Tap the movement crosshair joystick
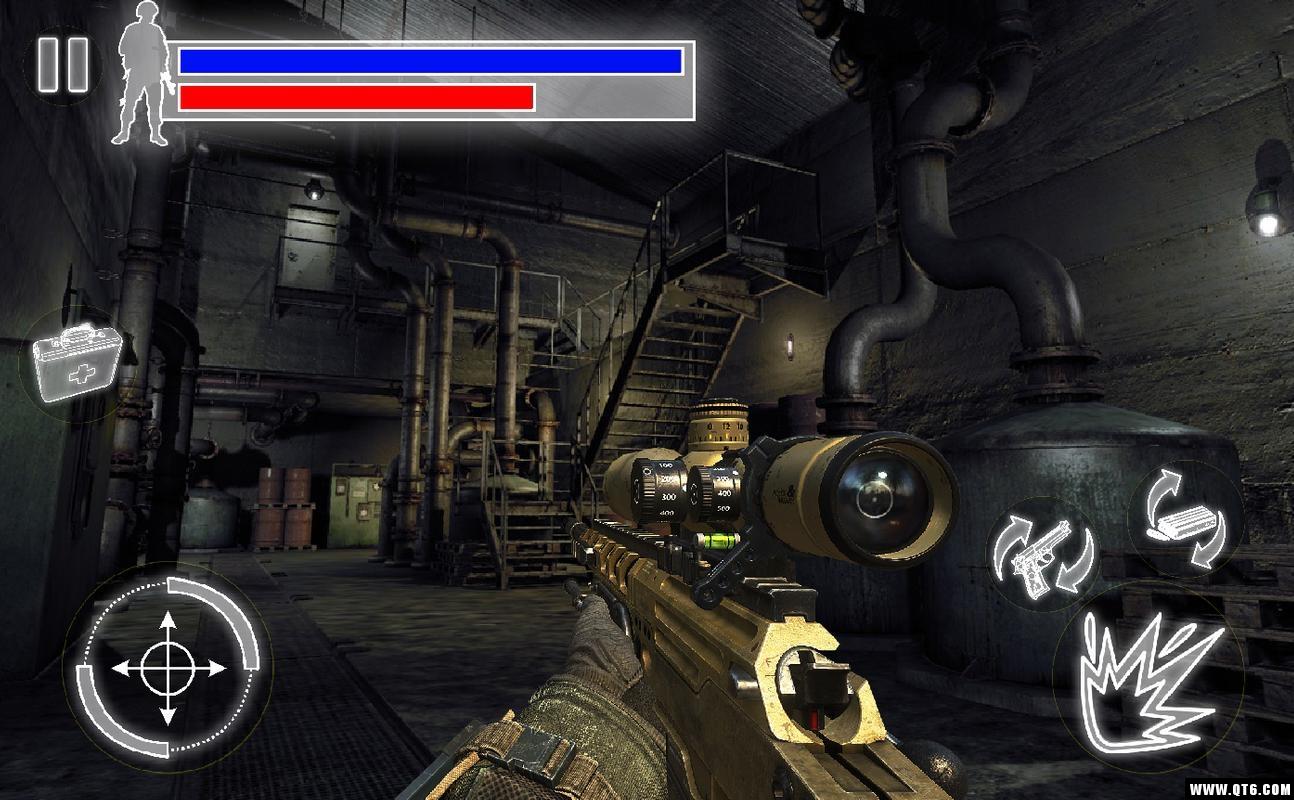Viewport: 1294px width, 800px height. point(167,667)
